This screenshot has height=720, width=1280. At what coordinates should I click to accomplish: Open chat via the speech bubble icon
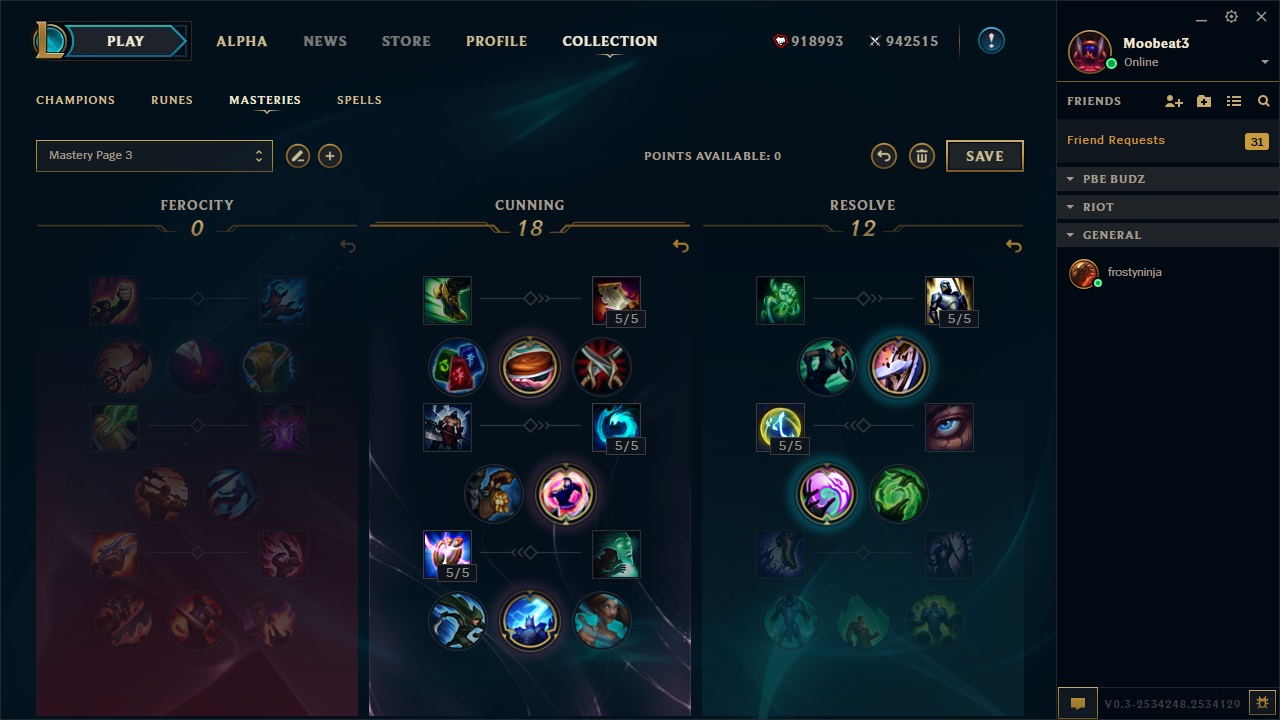[1077, 704]
